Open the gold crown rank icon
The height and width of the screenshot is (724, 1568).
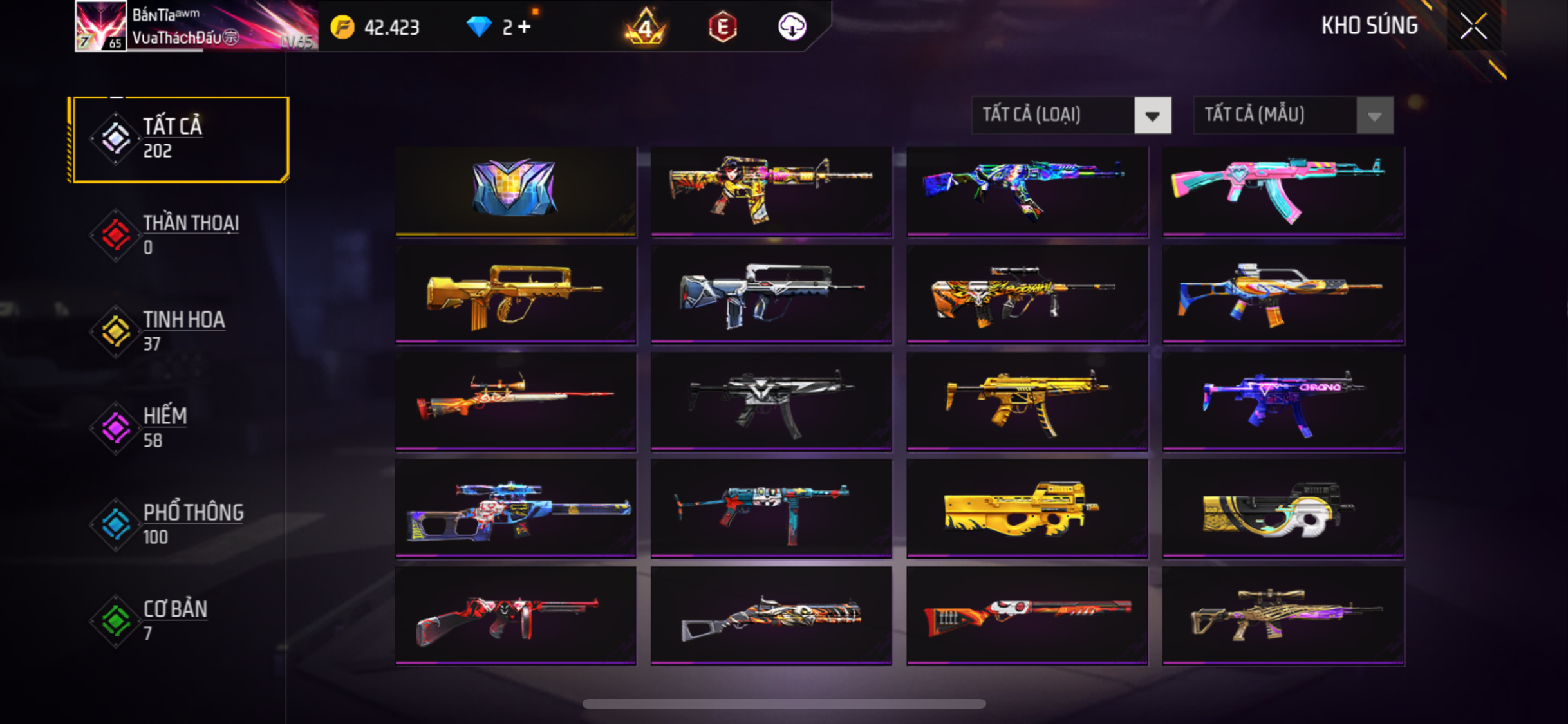(646, 27)
